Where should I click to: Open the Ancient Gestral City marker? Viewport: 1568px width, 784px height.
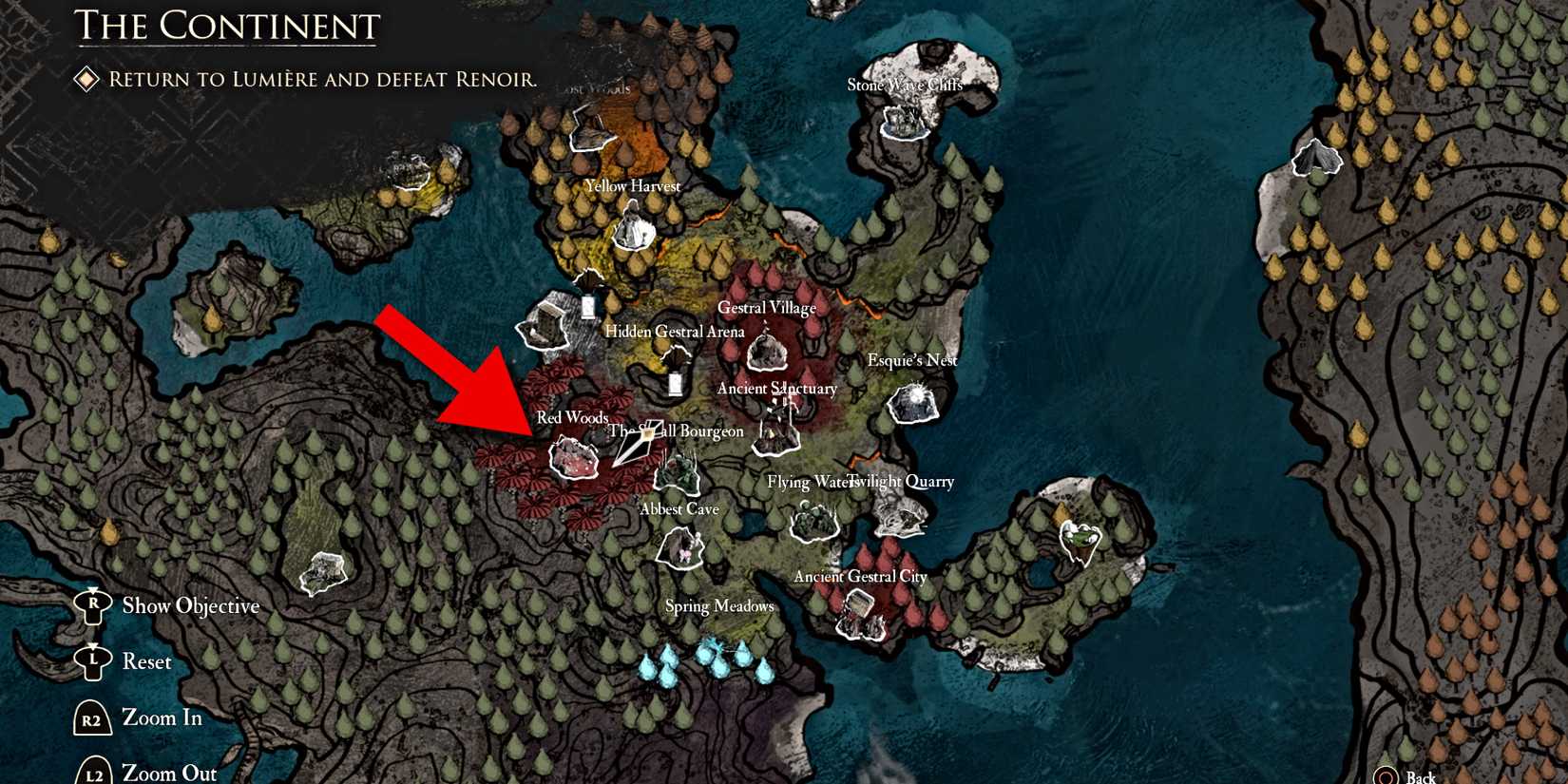(x=860, y=615)
